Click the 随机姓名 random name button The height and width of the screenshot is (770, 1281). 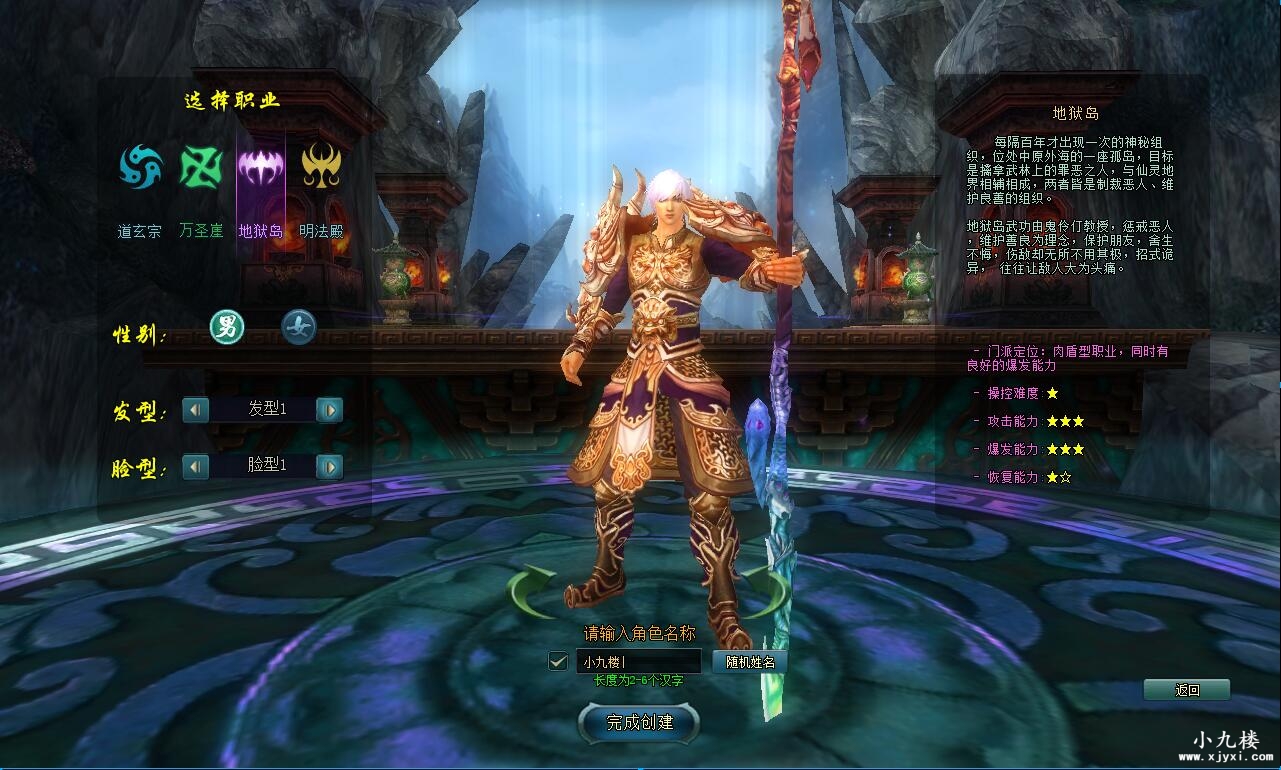(748, 661)
